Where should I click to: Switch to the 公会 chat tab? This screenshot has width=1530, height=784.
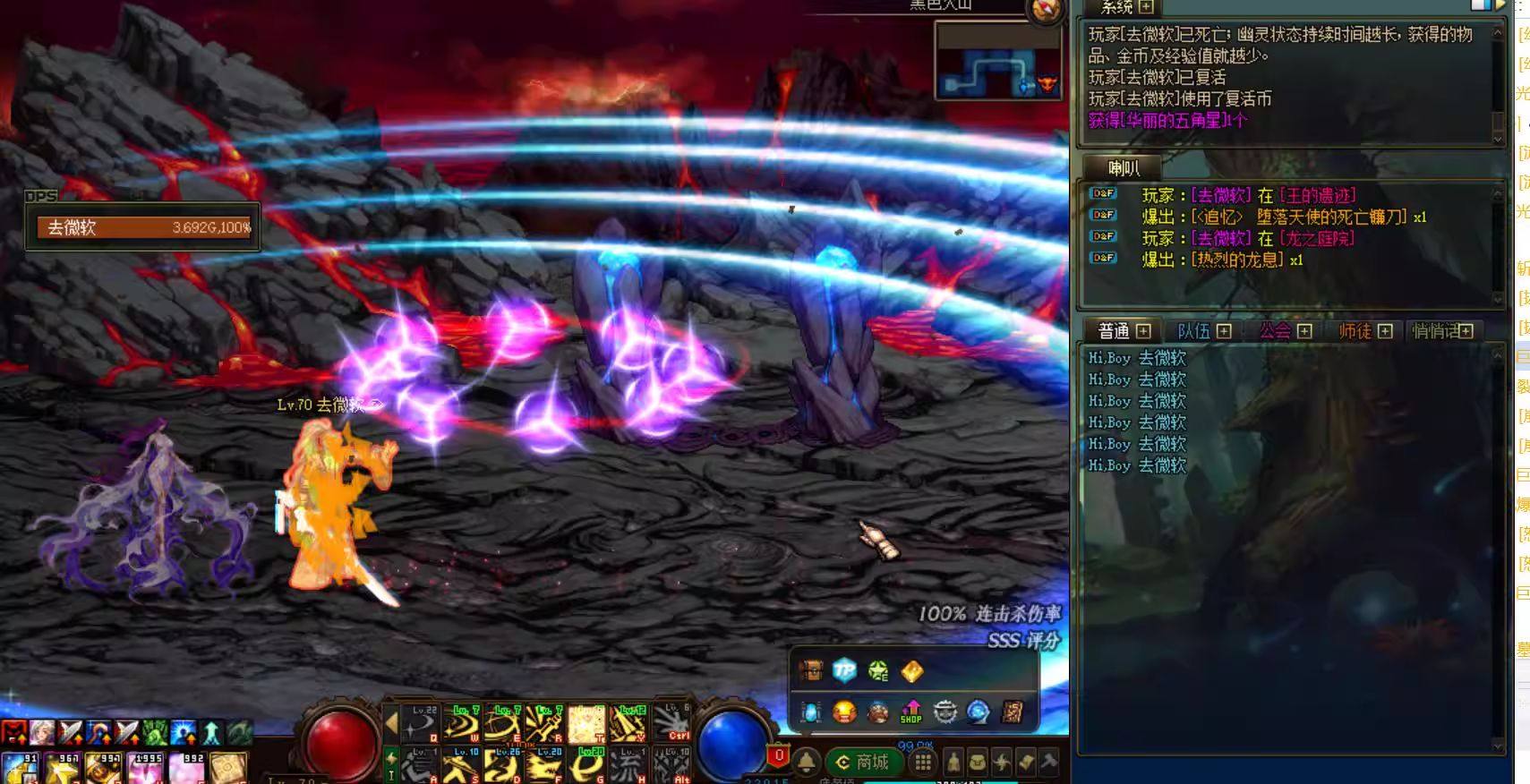click(1275, 331)
